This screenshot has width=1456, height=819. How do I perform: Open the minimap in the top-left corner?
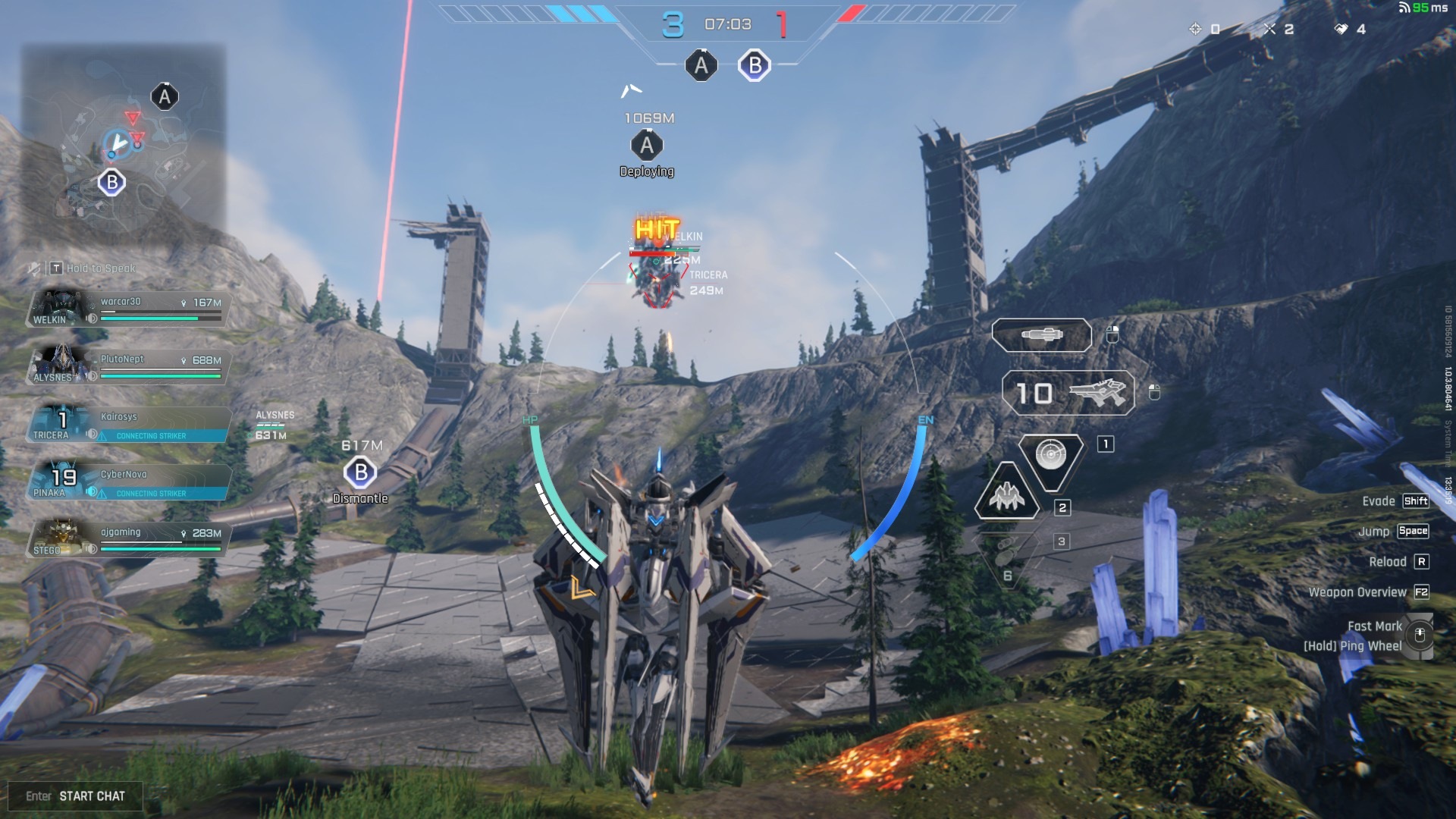click(x=123, y=140)
